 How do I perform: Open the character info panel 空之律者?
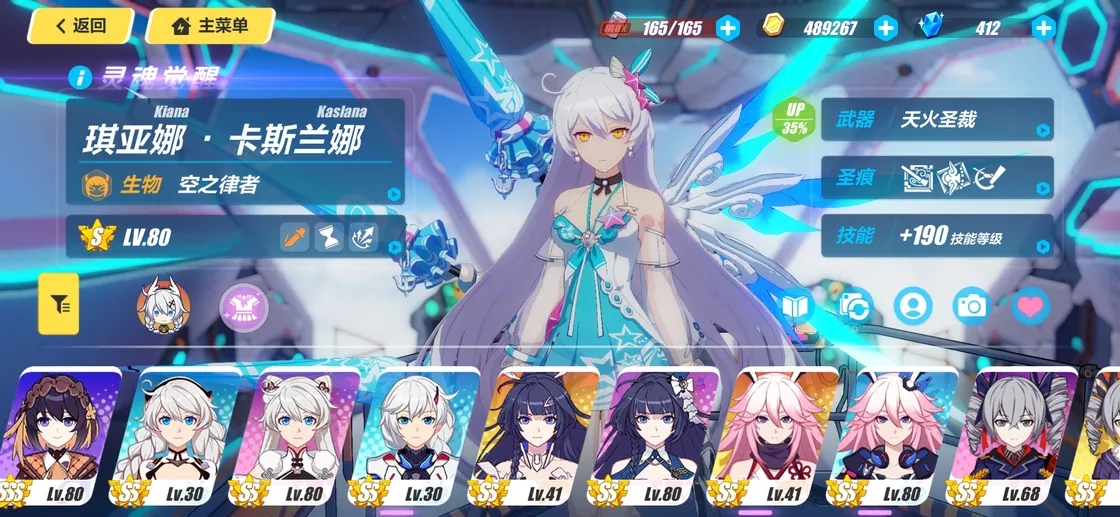coord(235,184)
